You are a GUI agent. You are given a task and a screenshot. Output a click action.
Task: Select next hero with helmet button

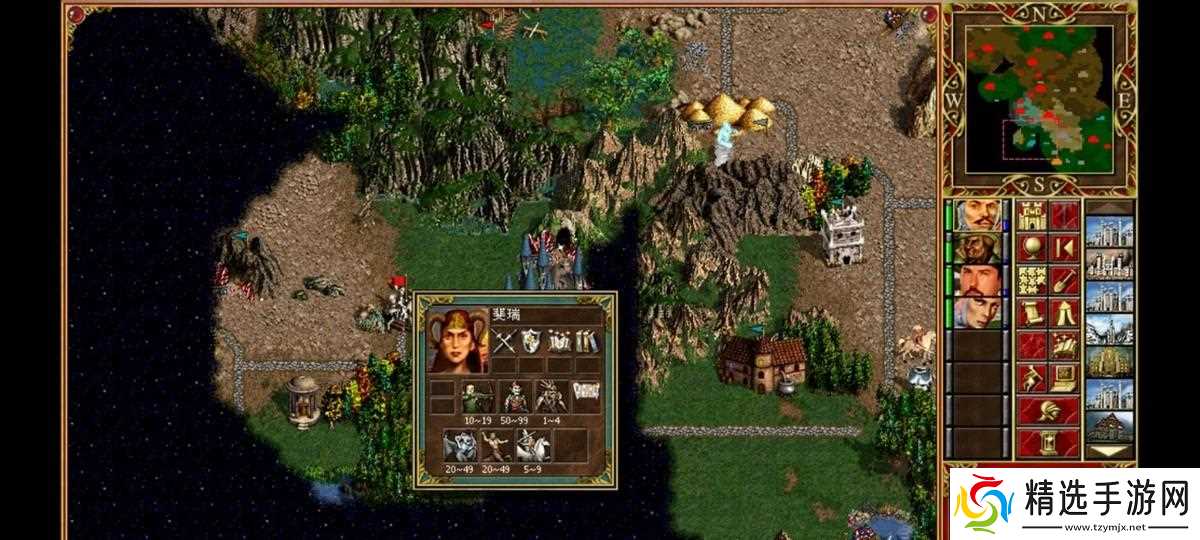pyautogui.click(x=1048, y=410)
